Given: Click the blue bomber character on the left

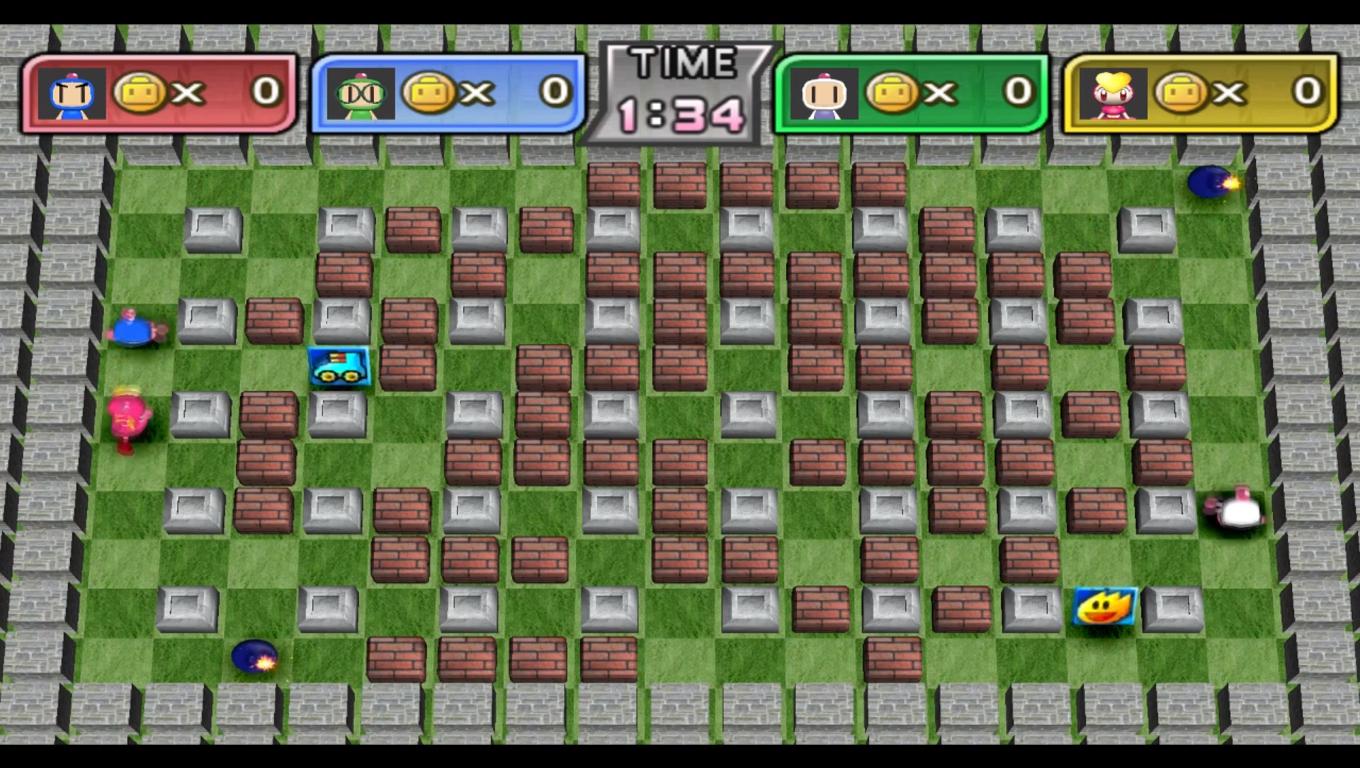Looking at the screenshot, I should tap(135, 330).
